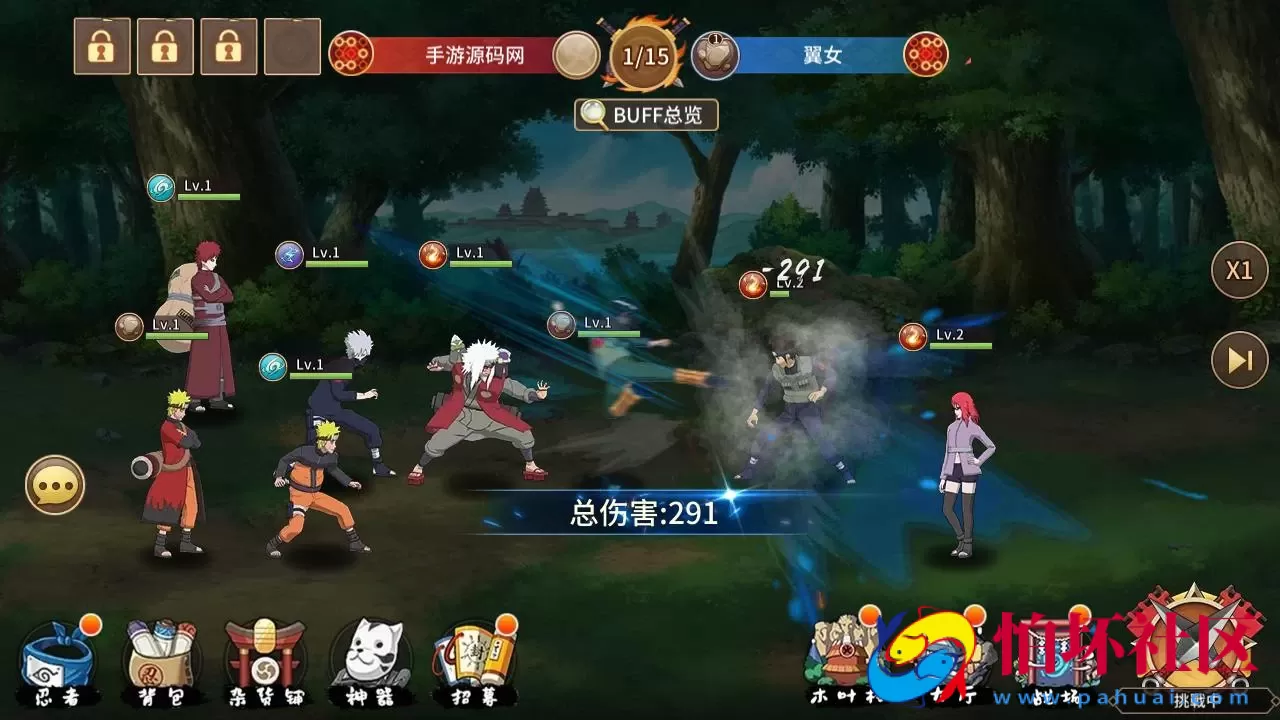
Task: Open the blue team emblem icon
Action: pyautogui.click(x=925, y=55)
